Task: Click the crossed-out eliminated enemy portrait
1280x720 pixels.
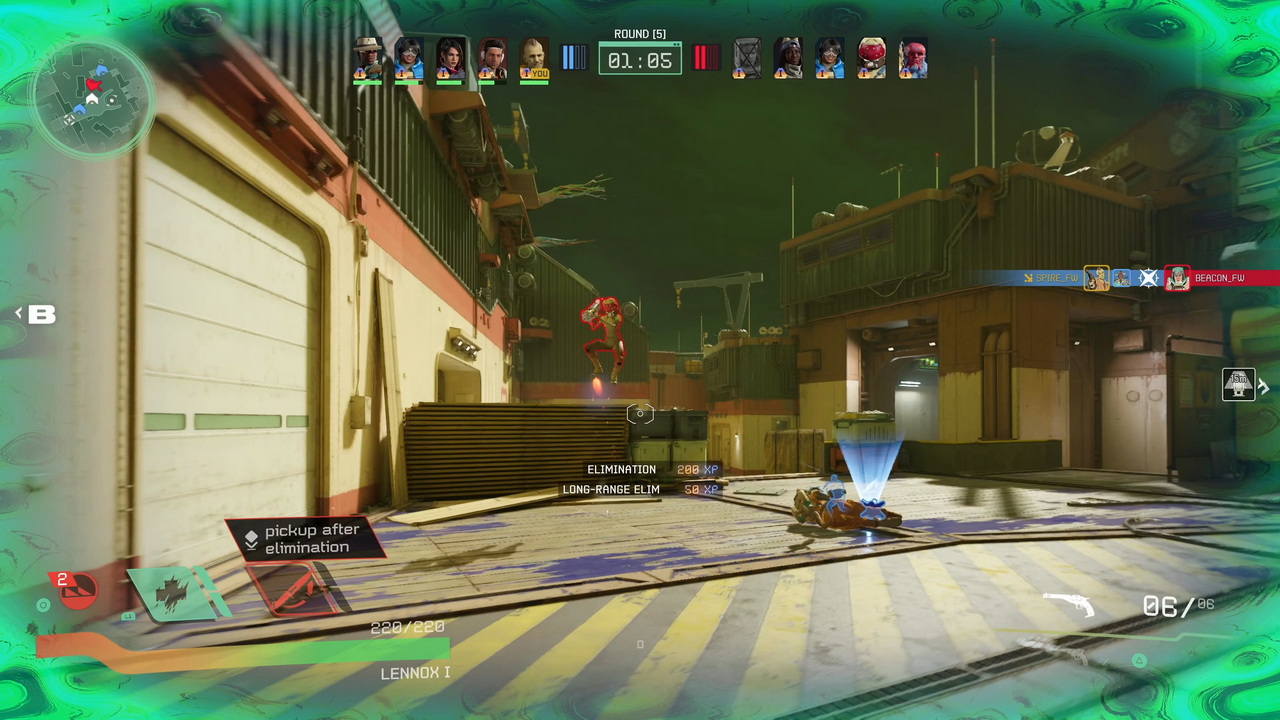Action: [x=747, y=59]
